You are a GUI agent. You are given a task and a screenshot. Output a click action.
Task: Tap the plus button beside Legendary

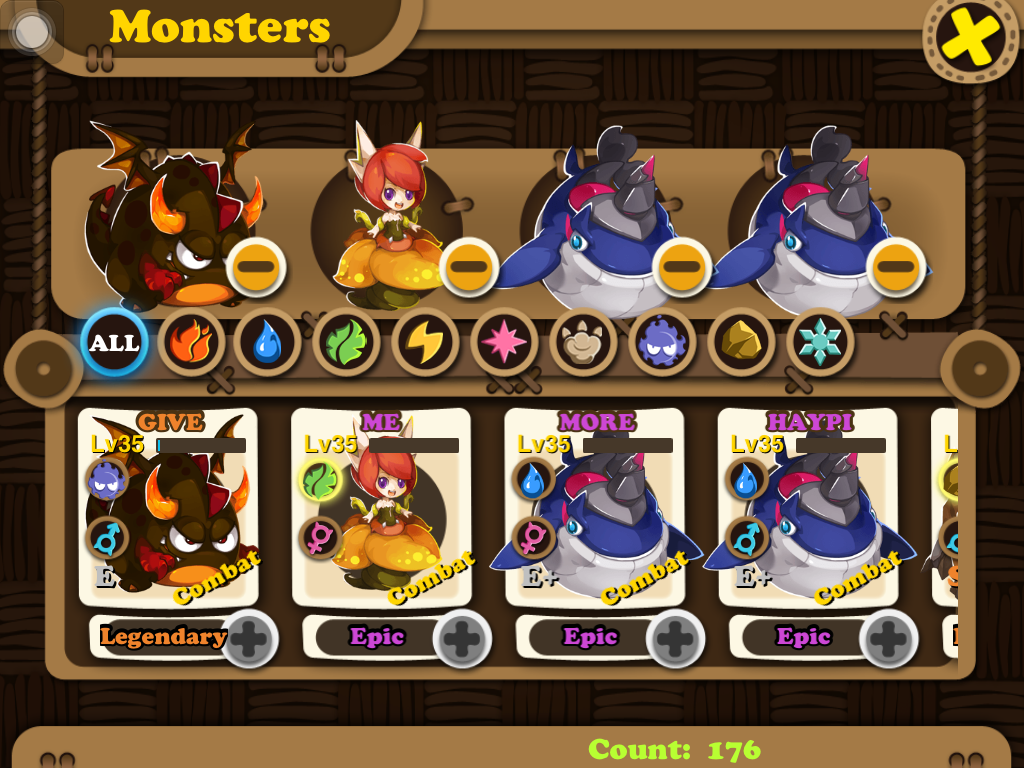click(249, 638)
